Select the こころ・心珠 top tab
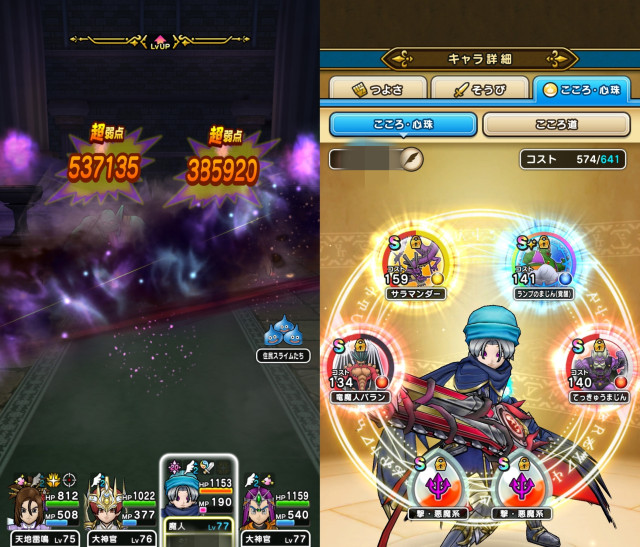 pos(582,90)
